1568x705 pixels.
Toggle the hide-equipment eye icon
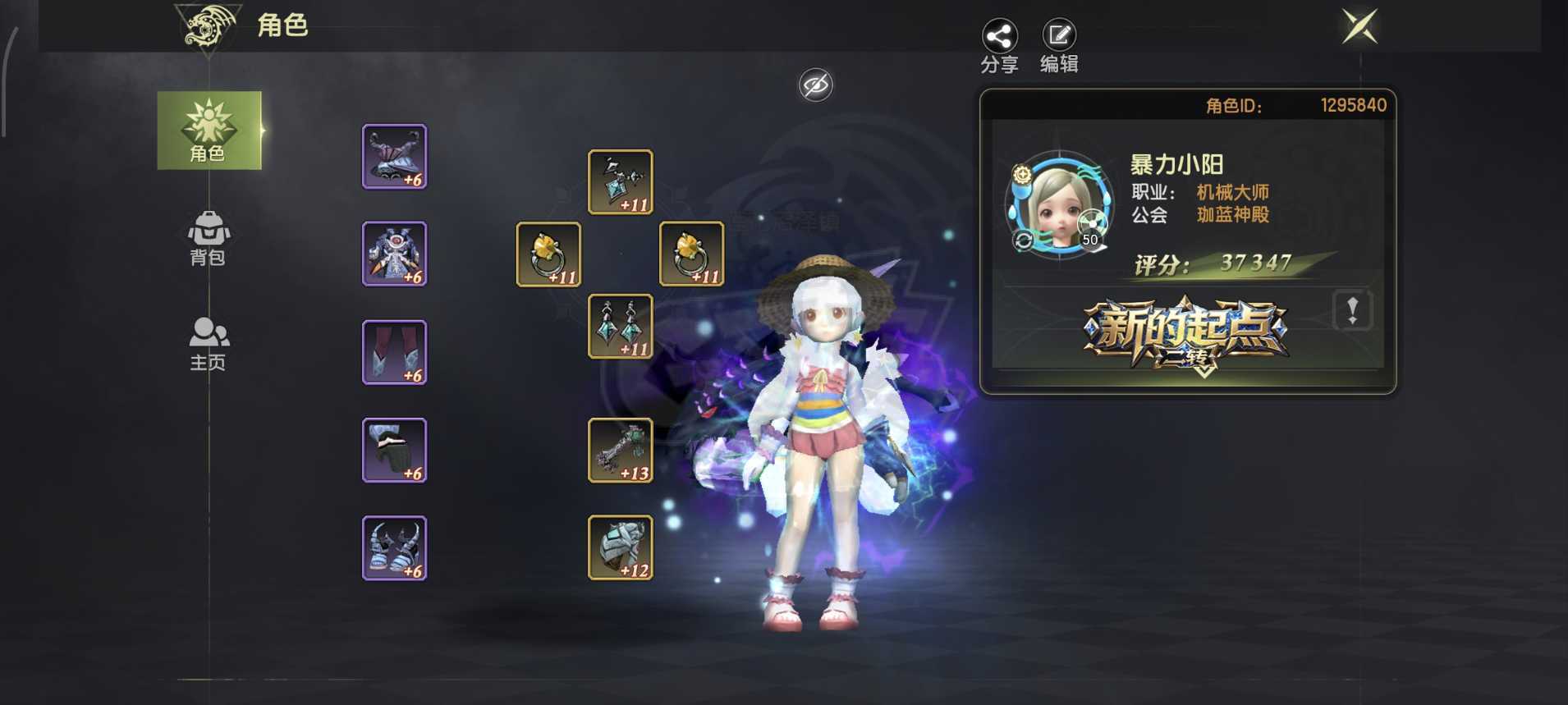click(x=815, y=85)
